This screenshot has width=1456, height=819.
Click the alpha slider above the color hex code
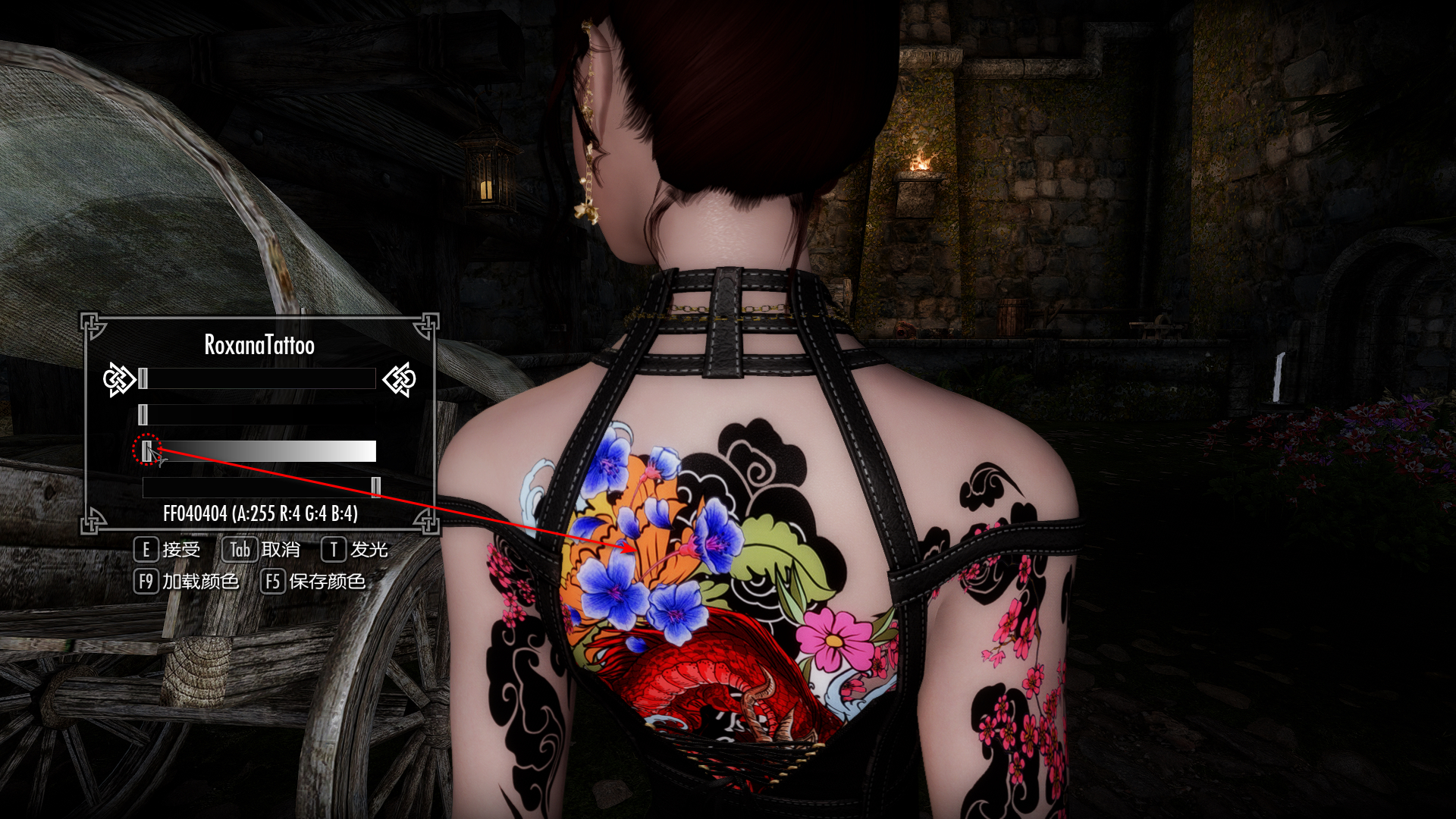coord(259,487)
